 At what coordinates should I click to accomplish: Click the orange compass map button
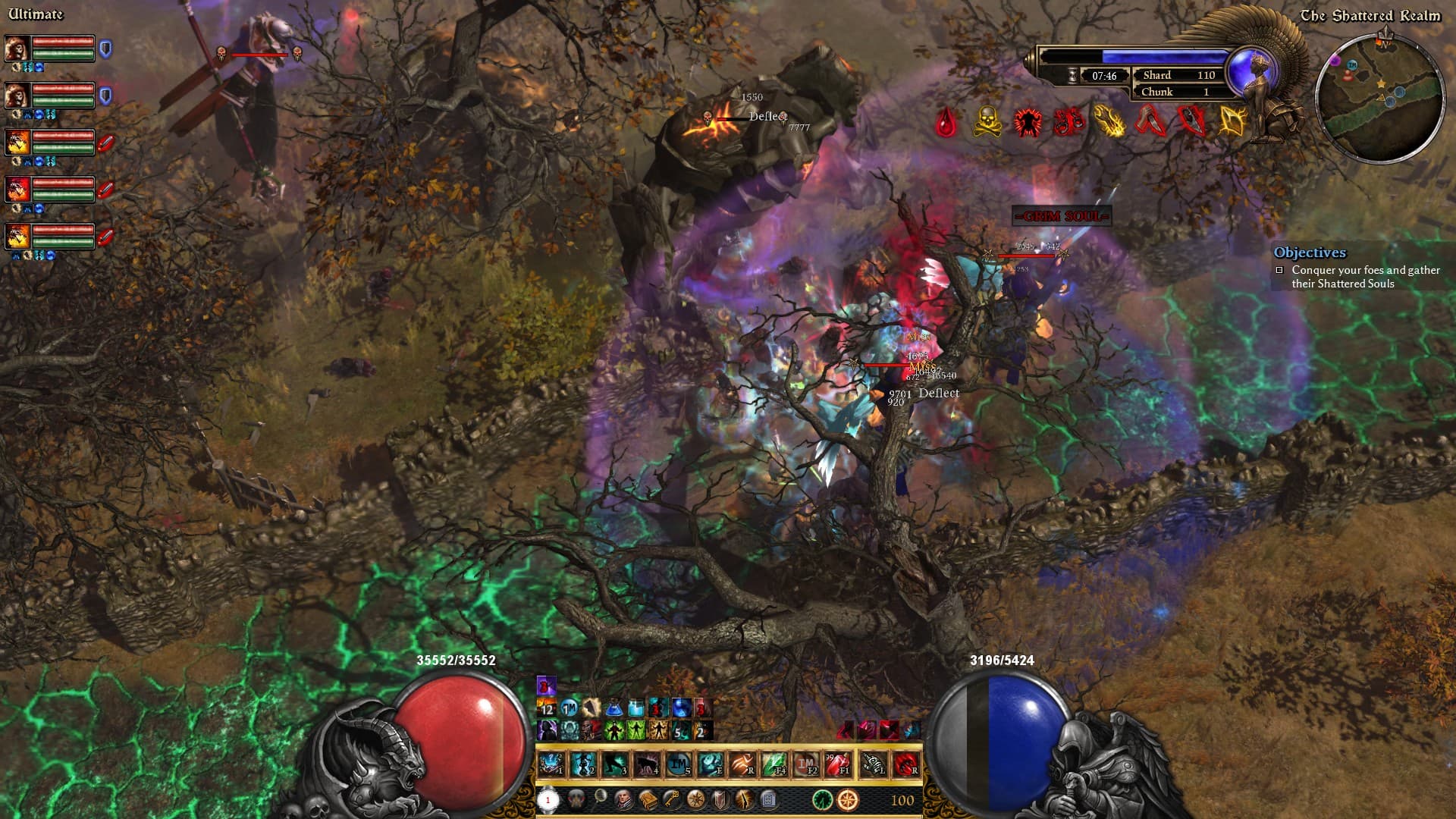(848, 799)
